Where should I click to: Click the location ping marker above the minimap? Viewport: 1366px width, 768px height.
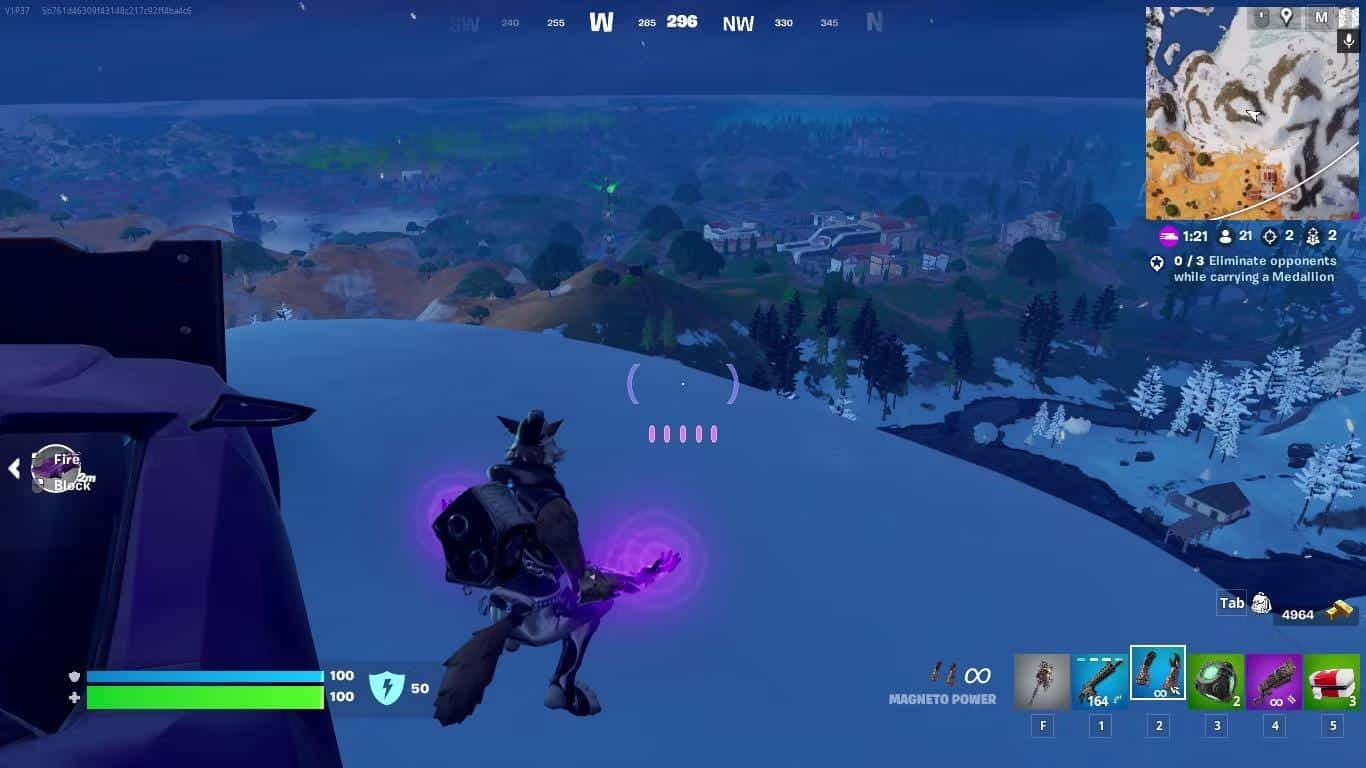[1286, 16]
